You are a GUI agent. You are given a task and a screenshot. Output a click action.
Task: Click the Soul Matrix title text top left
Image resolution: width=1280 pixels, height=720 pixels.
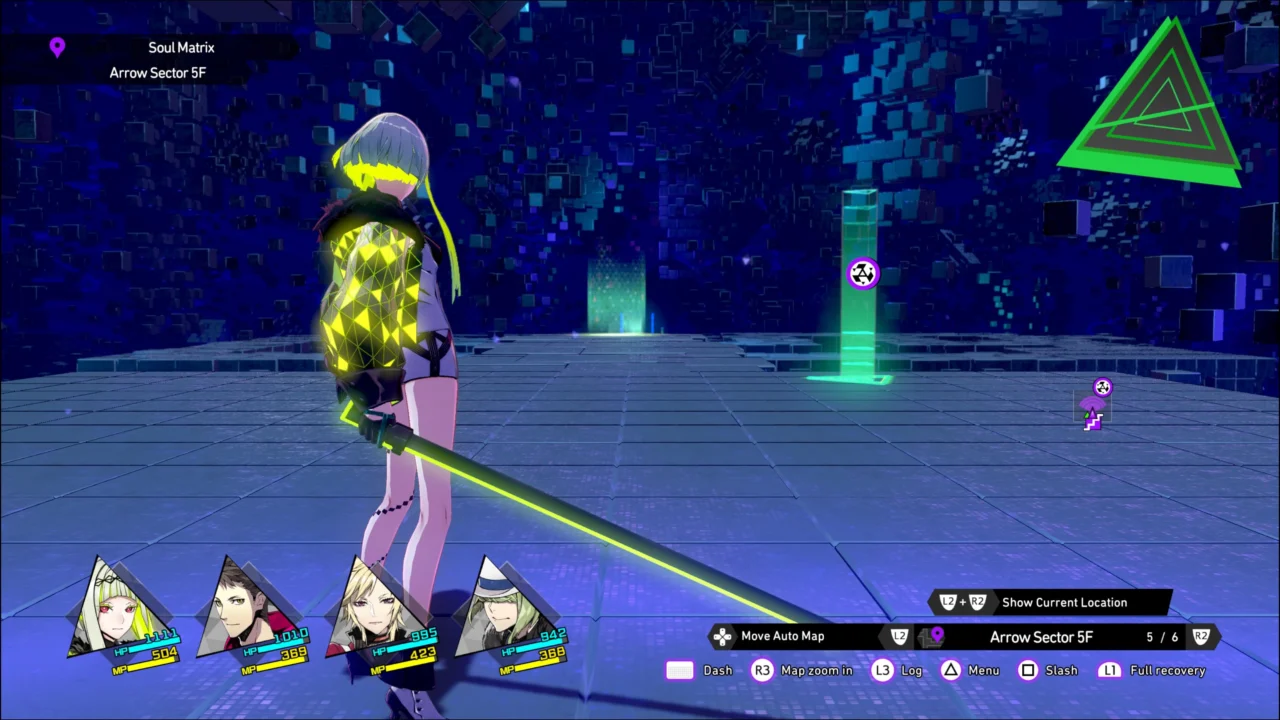(181, 47)
